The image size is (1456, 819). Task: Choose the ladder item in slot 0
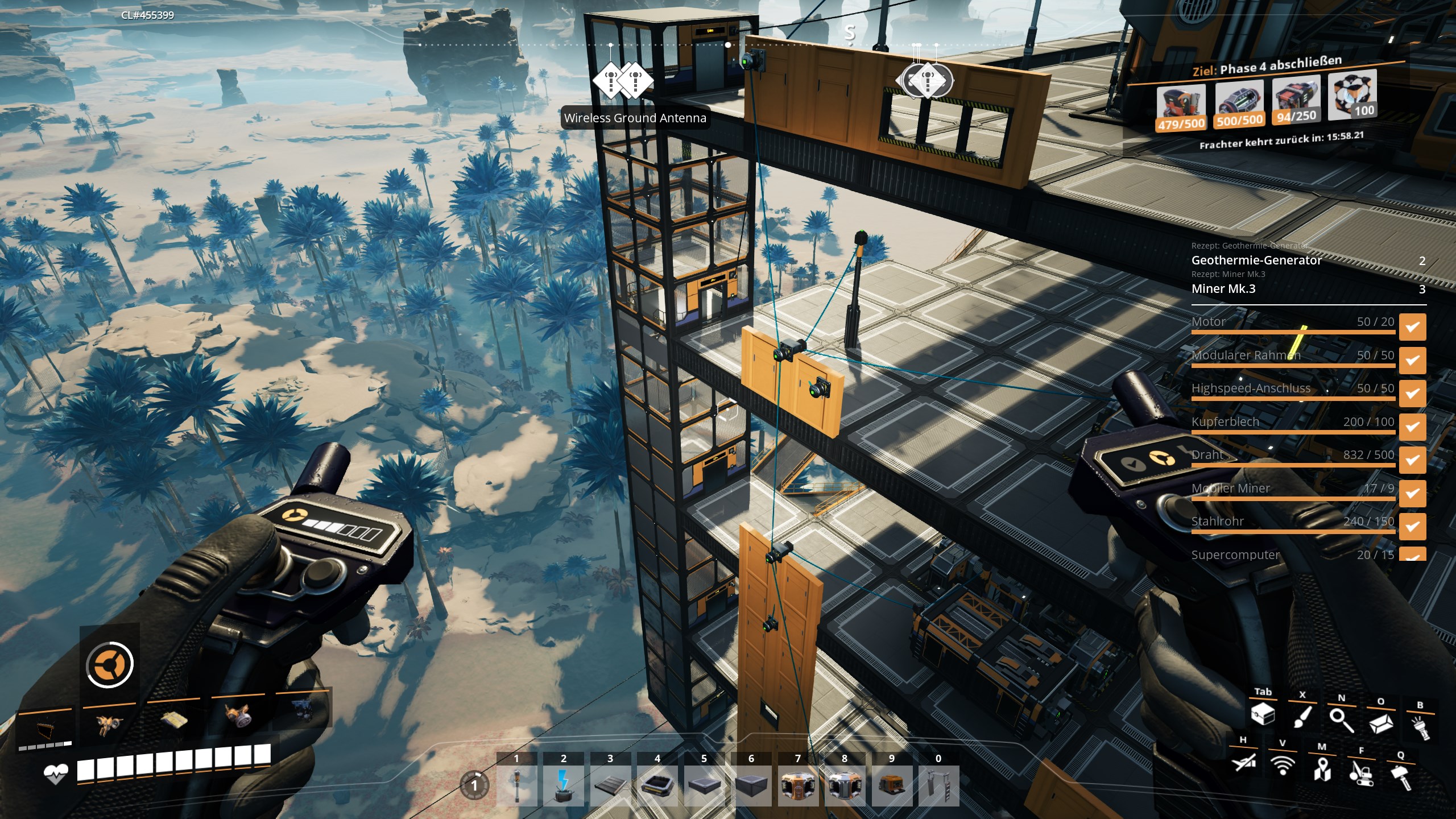[x=938, y=786]
